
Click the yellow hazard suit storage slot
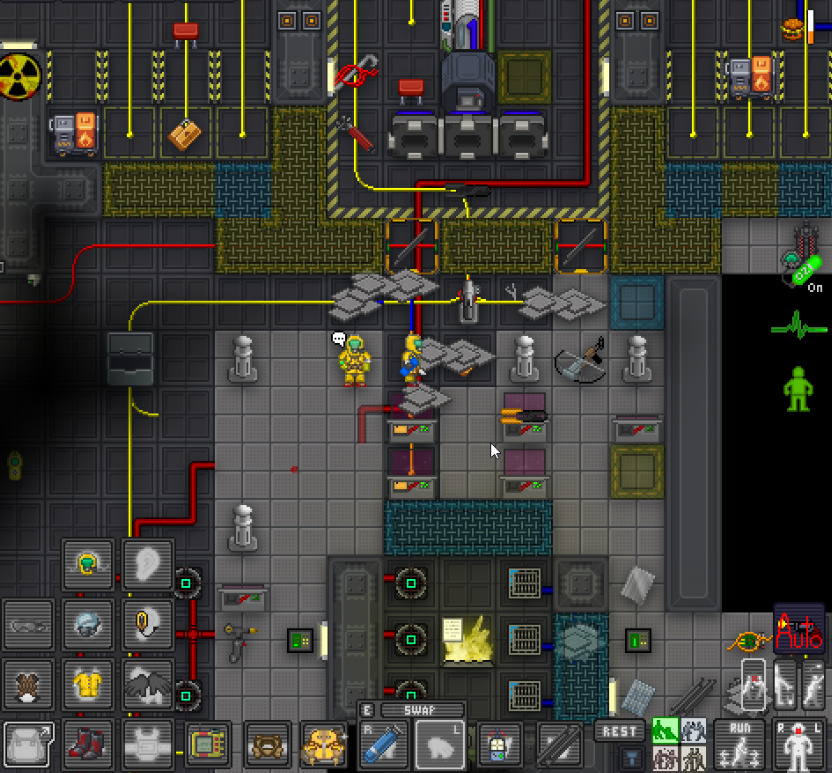[324, 744]
